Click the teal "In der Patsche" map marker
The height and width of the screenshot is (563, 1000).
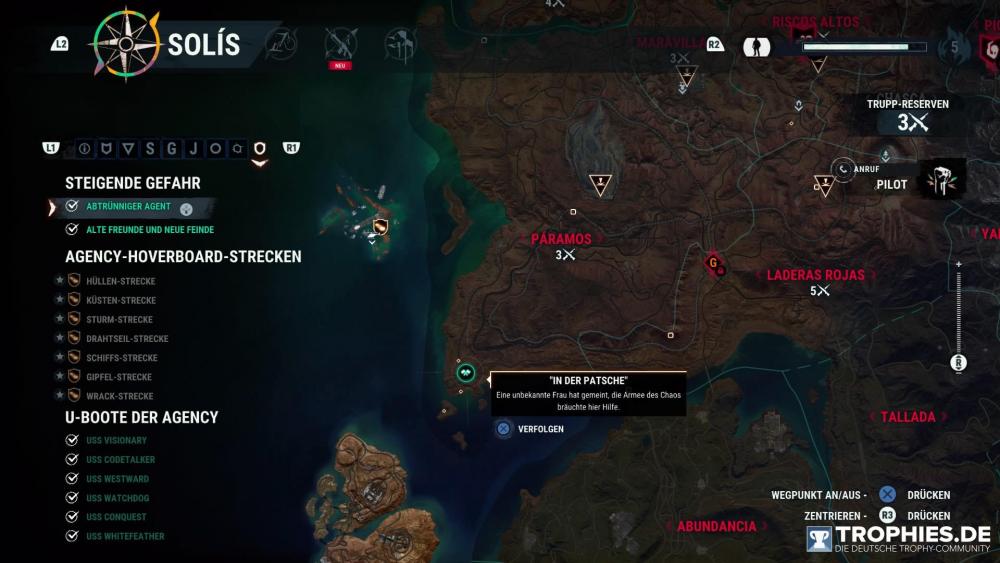point(467,373)
